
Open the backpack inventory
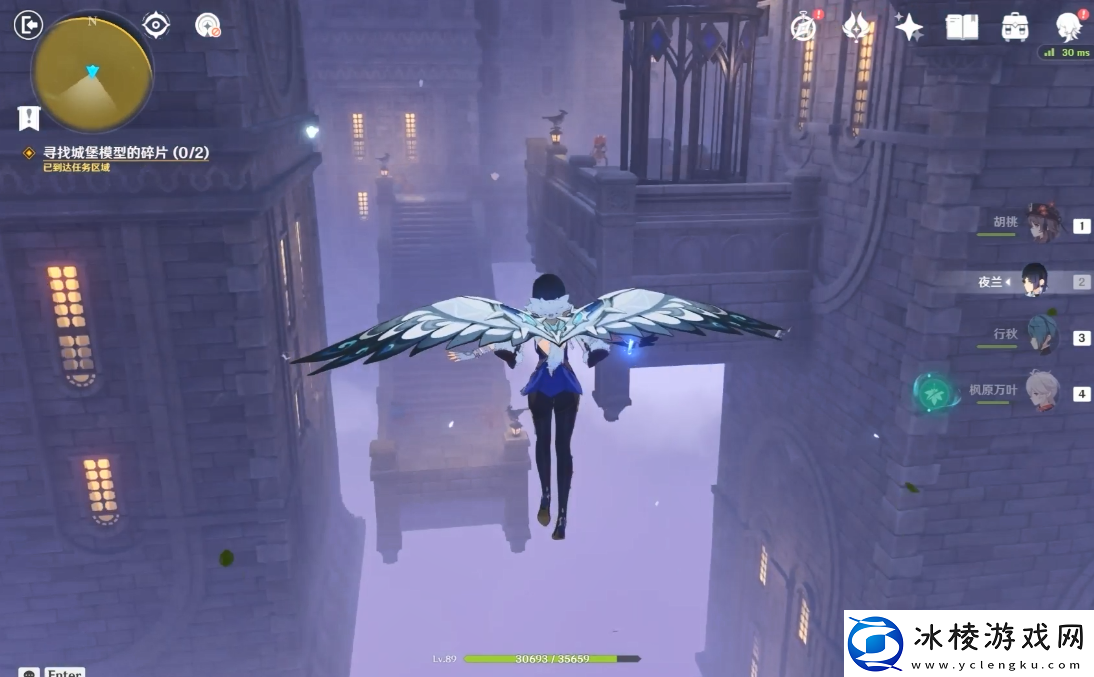pos(1015,27)
